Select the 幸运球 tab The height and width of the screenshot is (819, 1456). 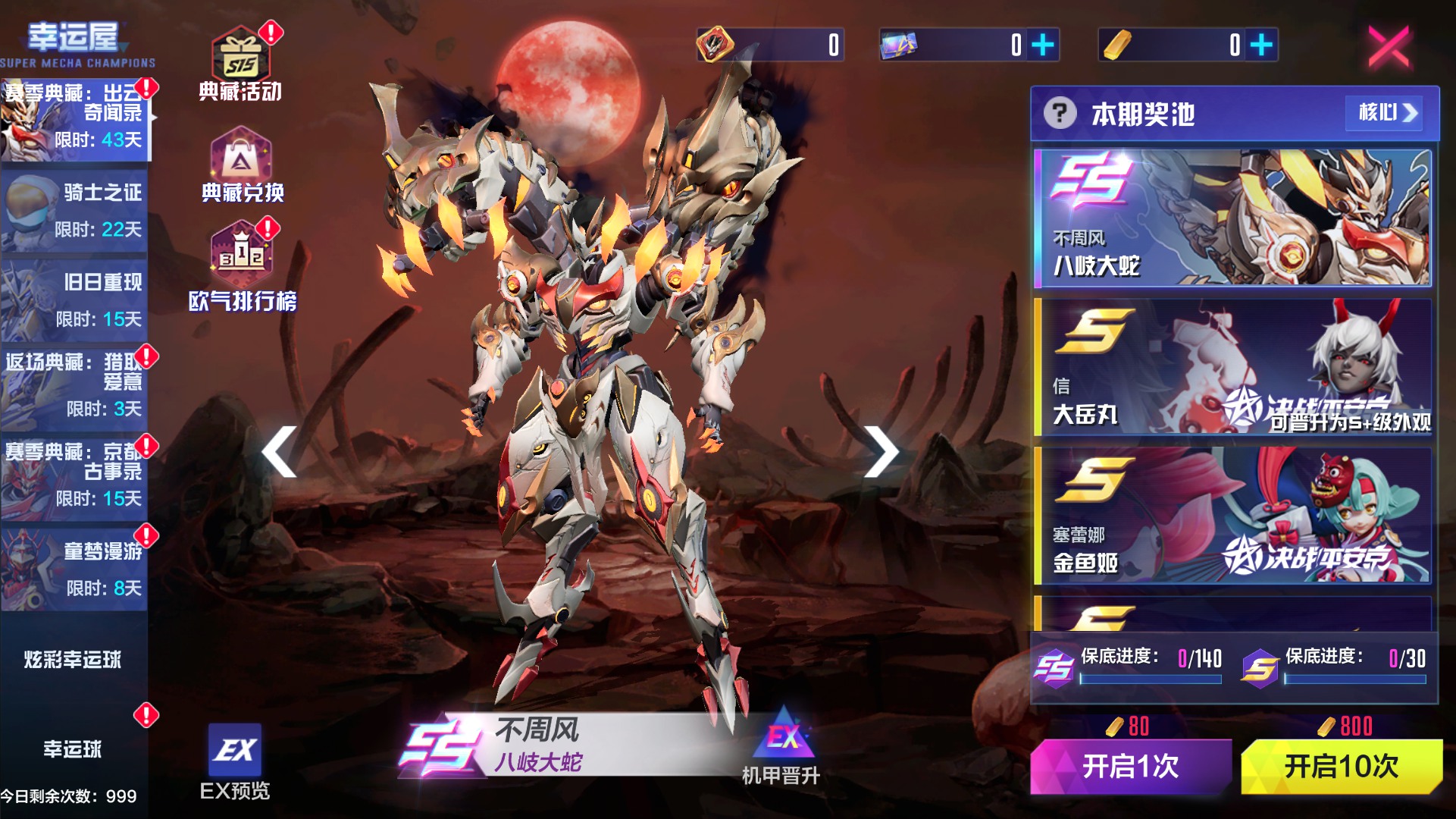[x=73, y=749]
